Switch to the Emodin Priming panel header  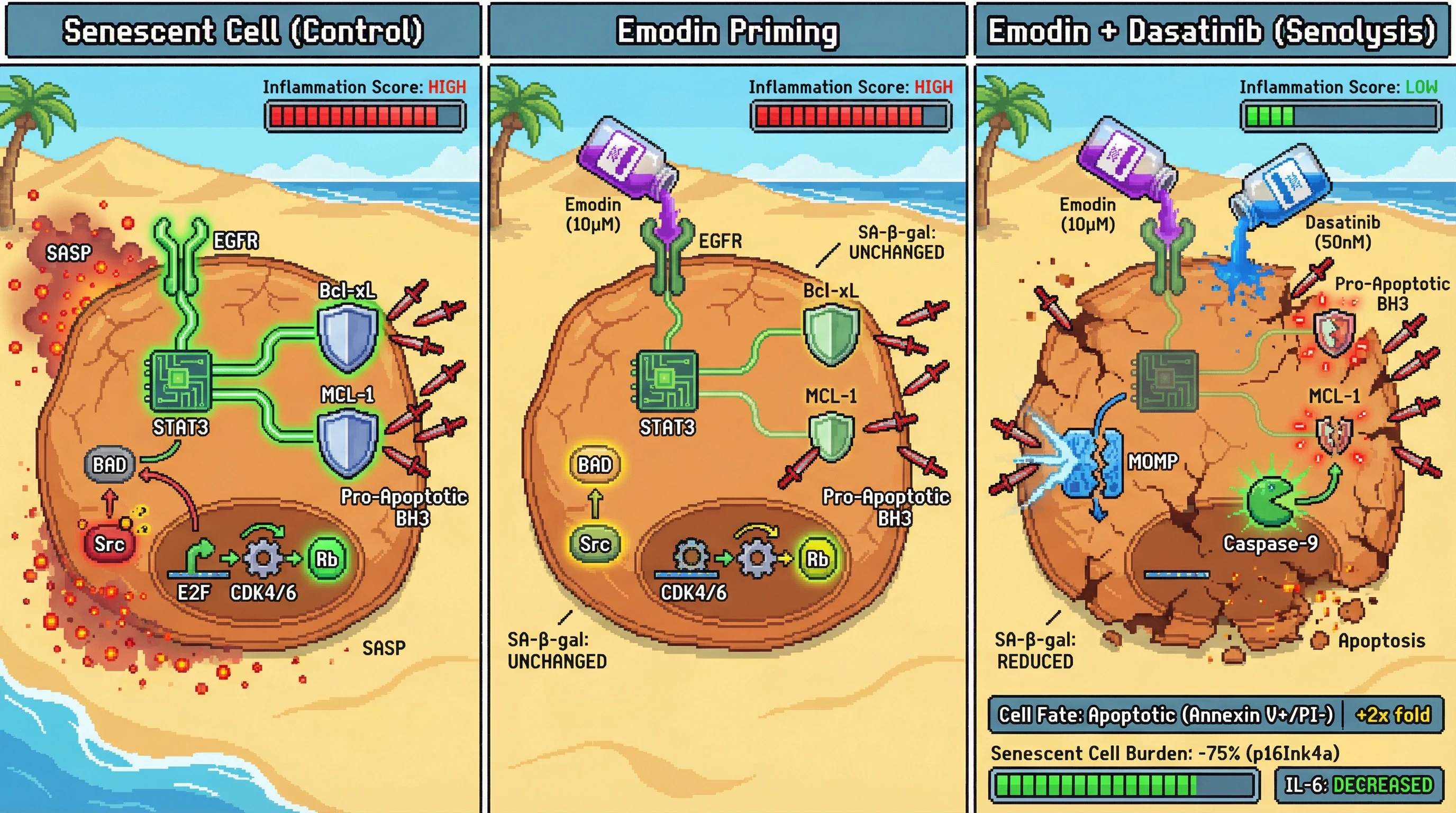tap(727, 31)
